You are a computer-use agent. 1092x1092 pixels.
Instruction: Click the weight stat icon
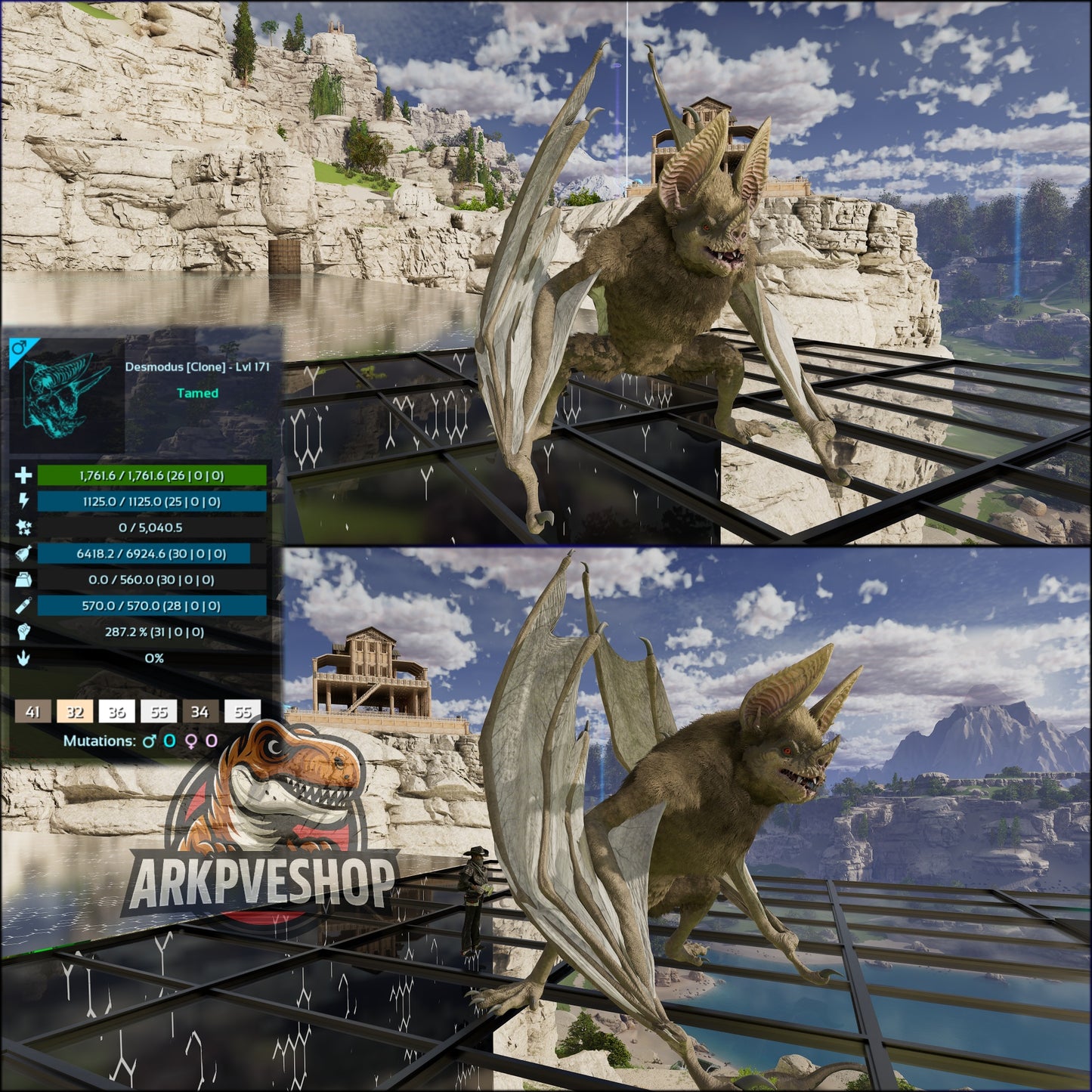(x=23, y=580)
